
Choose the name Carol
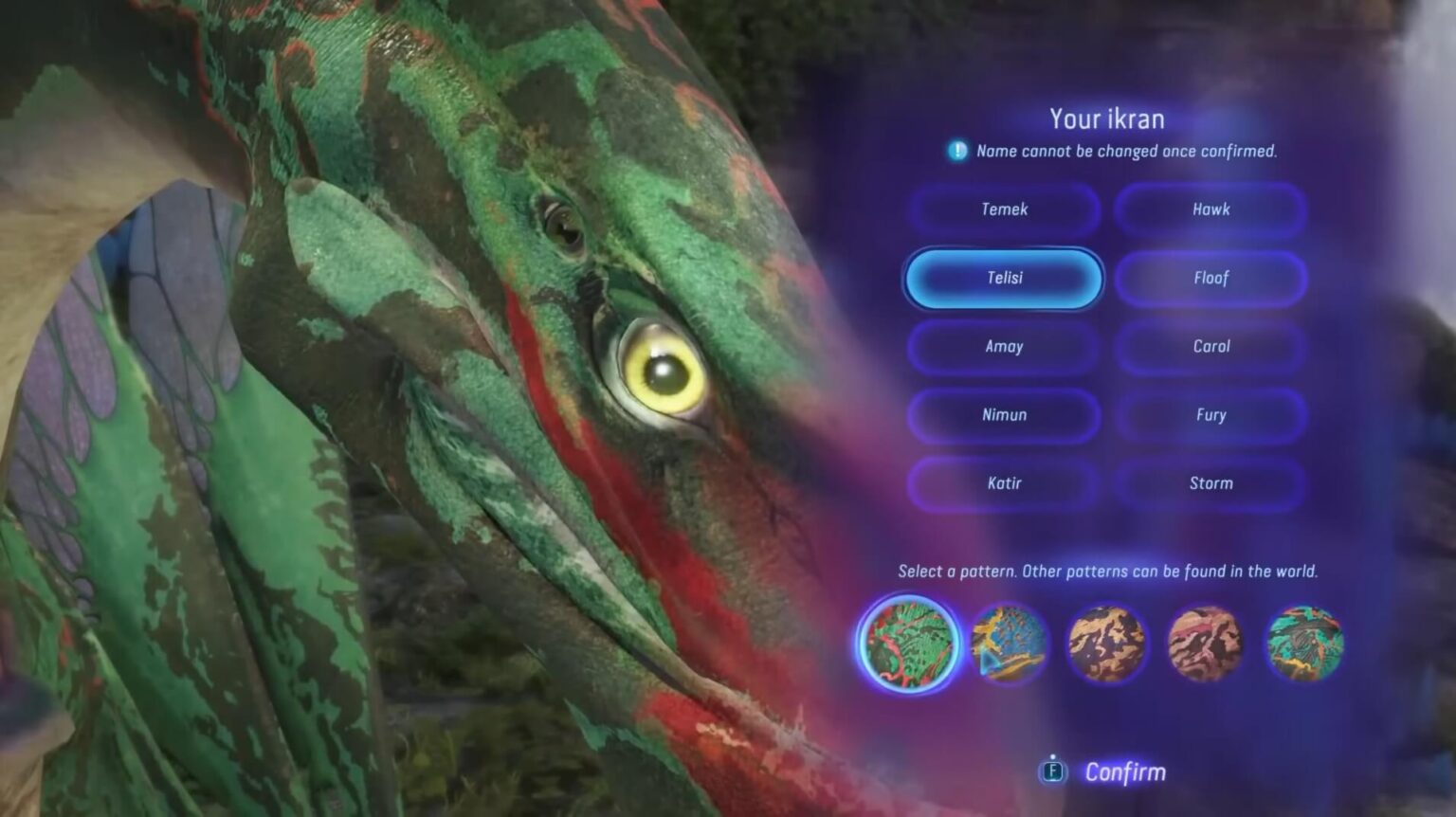point(1210,347)
